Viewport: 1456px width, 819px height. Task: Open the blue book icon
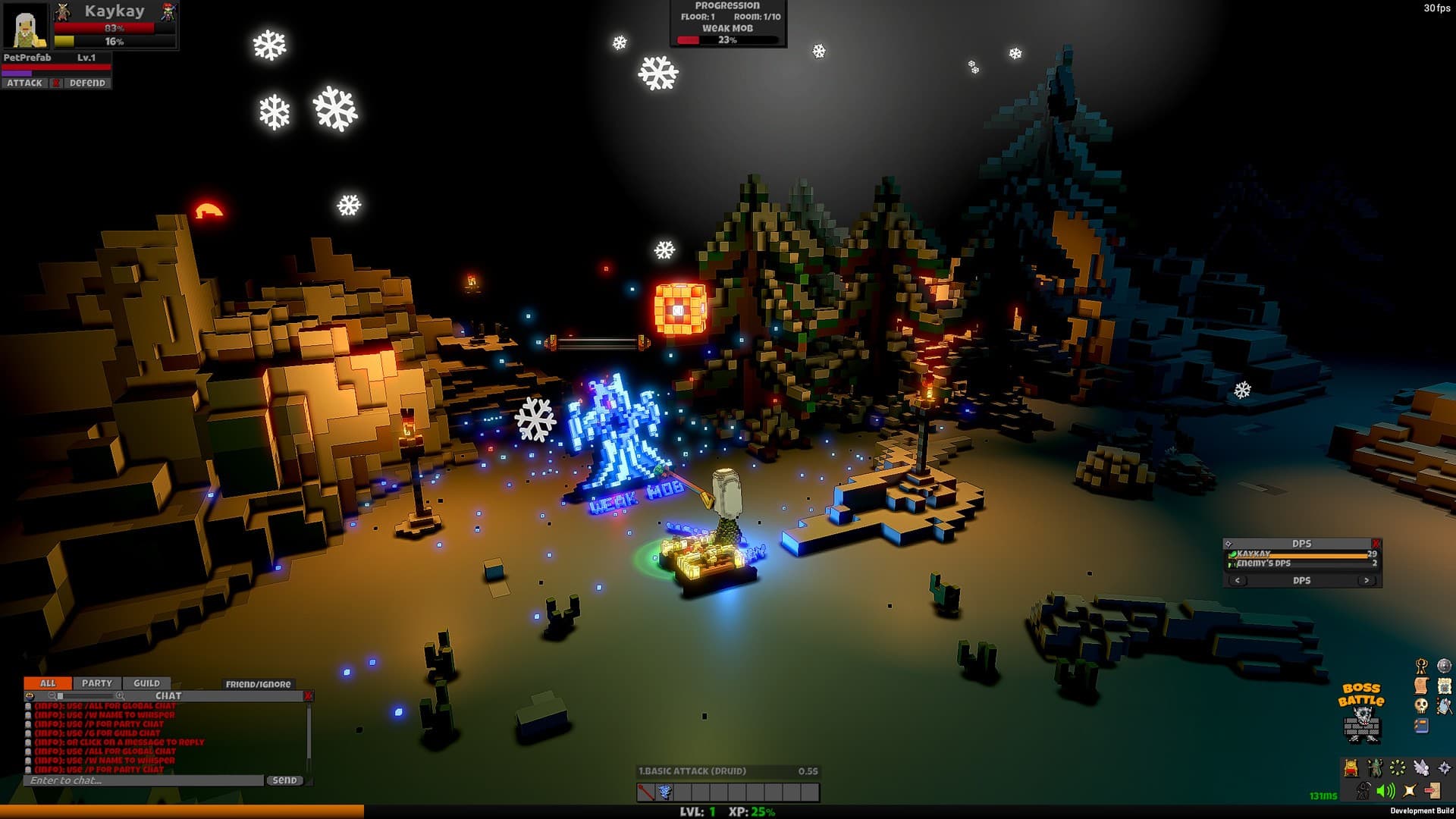point(1421,726)
